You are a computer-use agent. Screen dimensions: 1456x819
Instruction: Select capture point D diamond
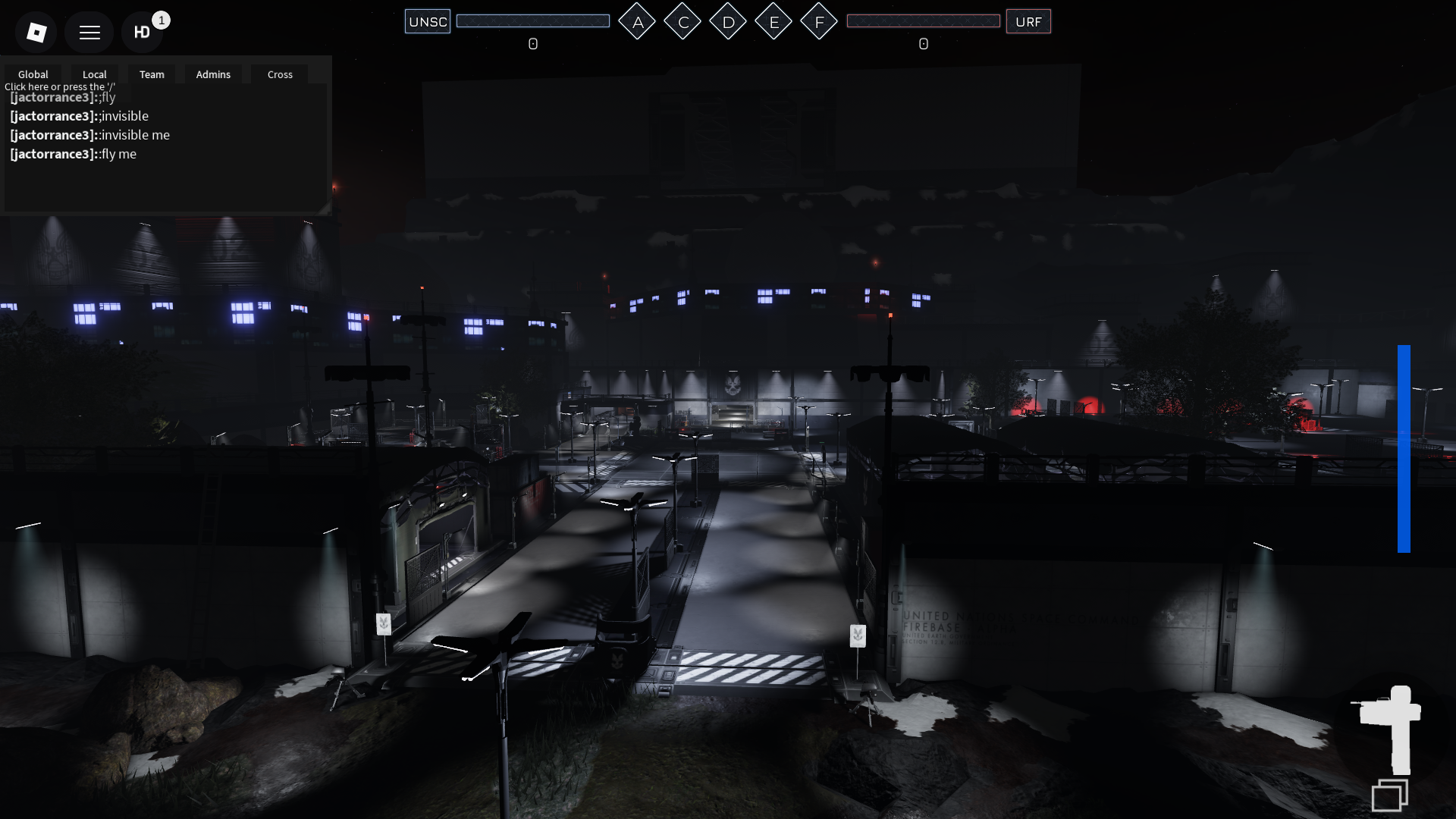pyautogui.click(x=728, y=22)
